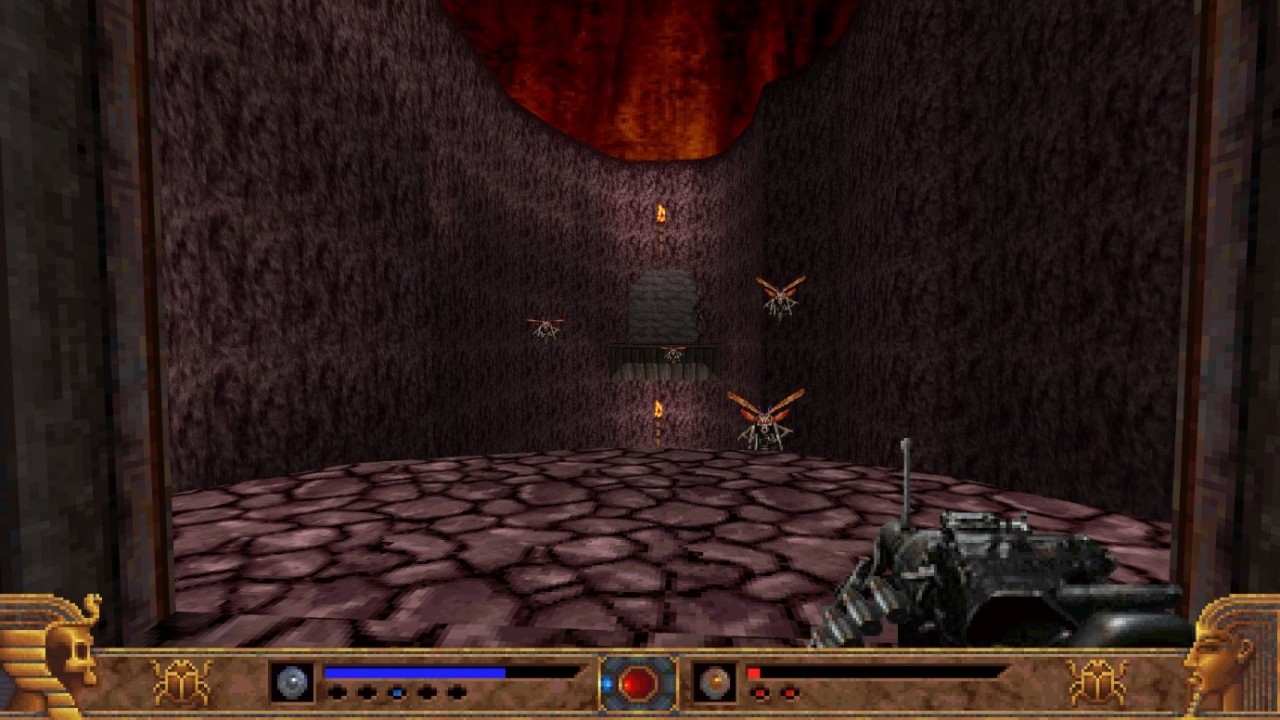
Task: Click the red compass orb in the HUD
Action: click(638, 684)
